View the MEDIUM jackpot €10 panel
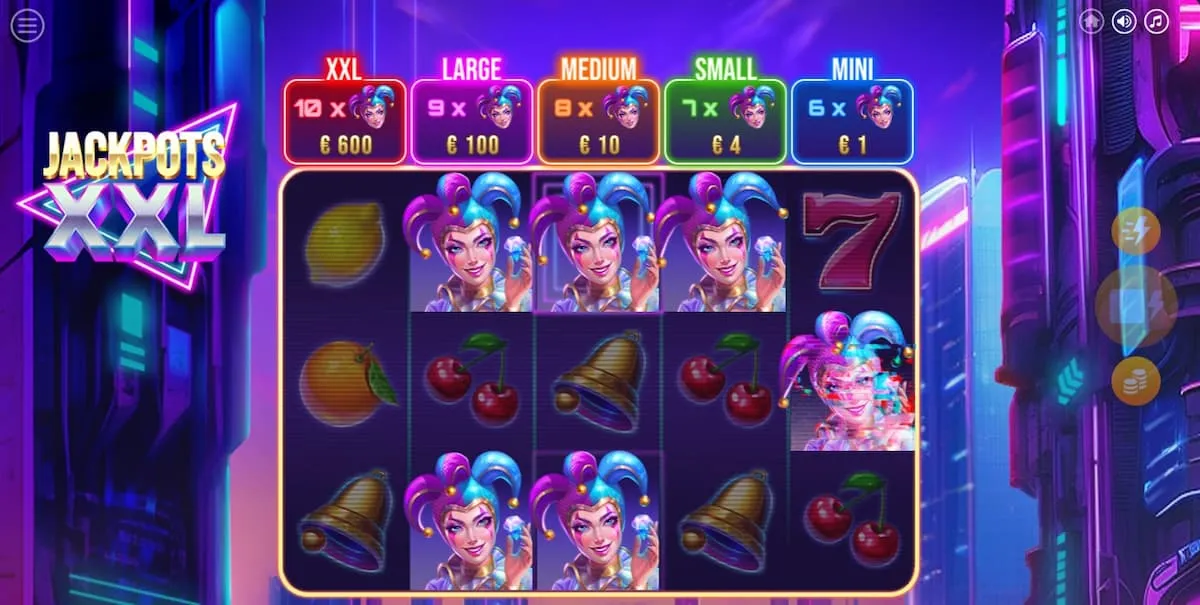Screen dimensions: 1200x605 point(599,121)
